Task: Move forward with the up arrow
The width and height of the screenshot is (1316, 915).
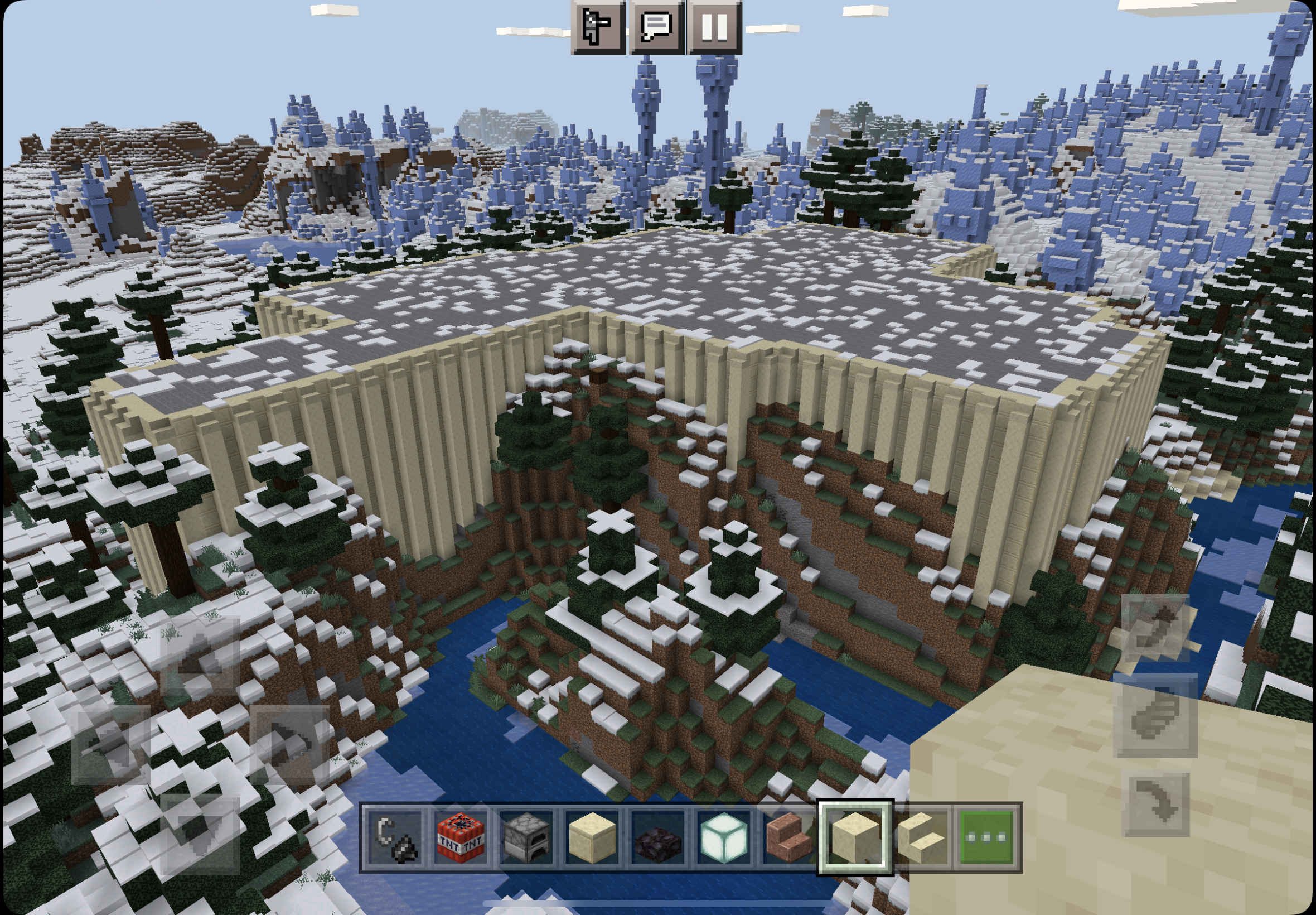Action: point(200,656)
